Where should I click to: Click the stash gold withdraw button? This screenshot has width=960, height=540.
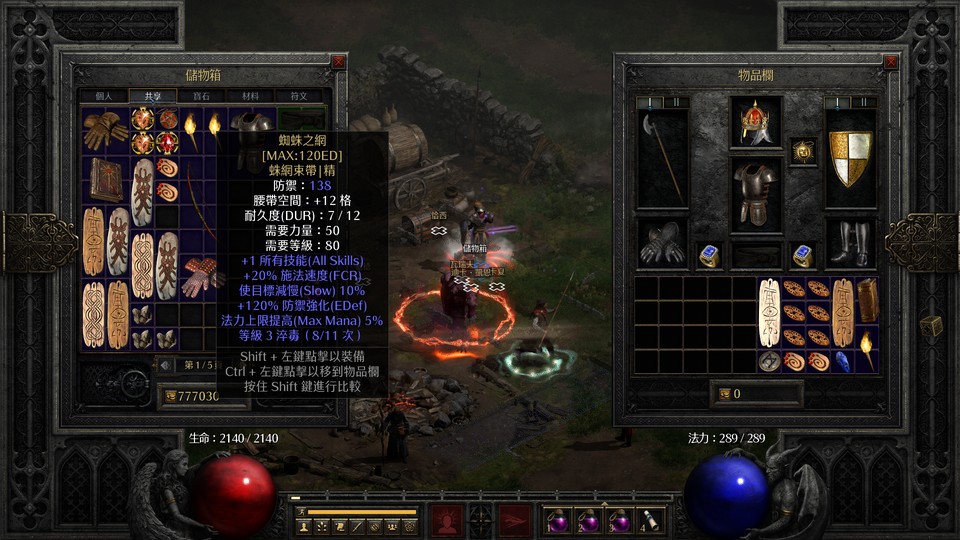(x=172, y=397)
